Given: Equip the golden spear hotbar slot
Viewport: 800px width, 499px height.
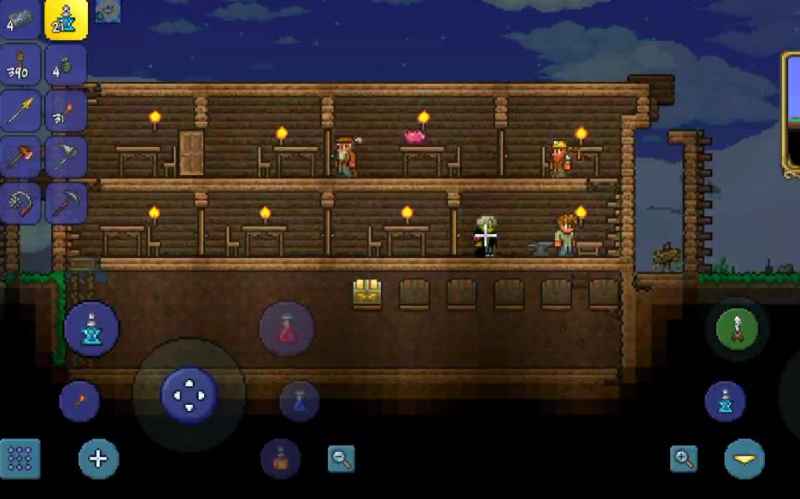Looking at the screenshot, I should 21,110.
